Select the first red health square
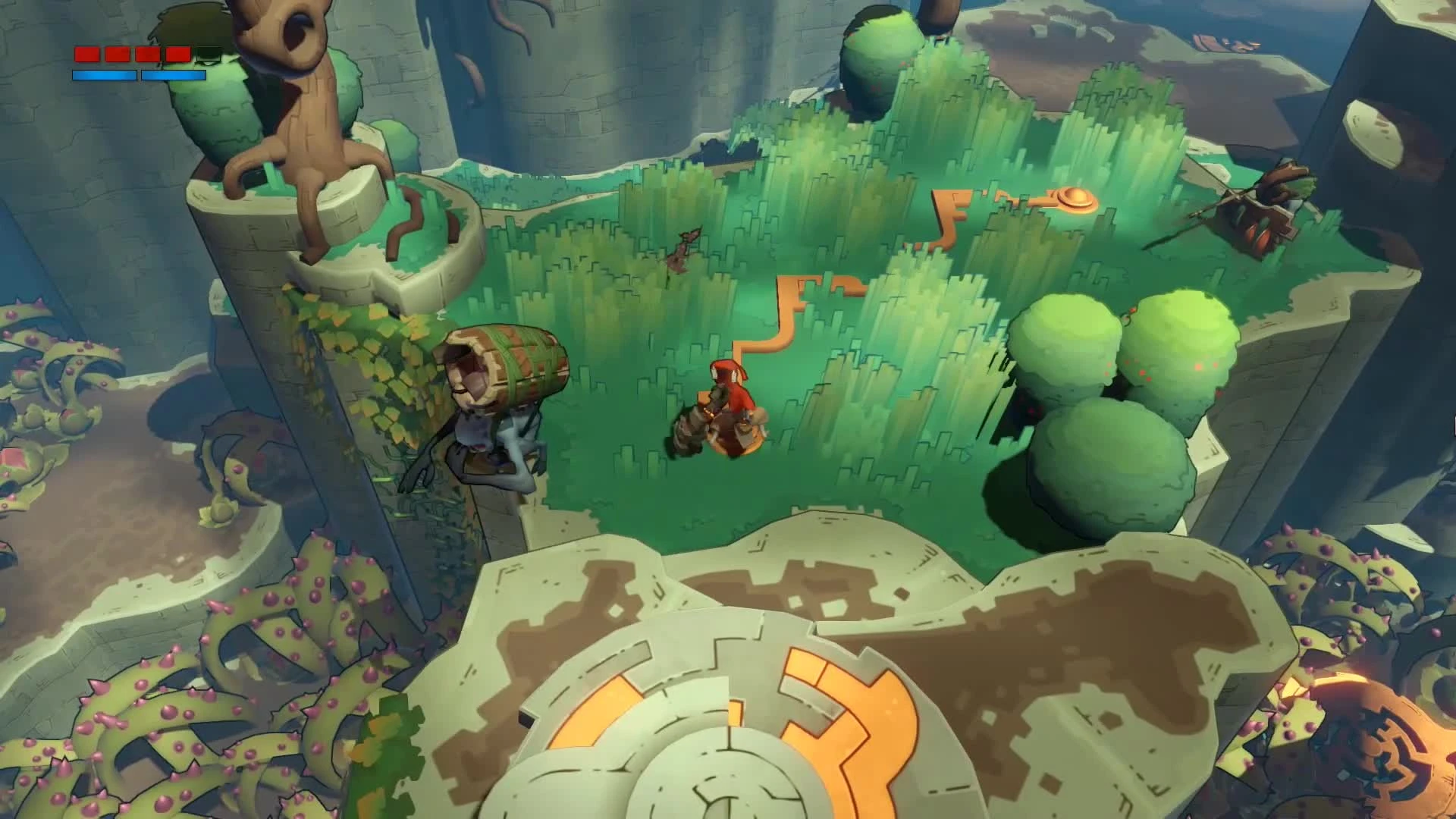The image size is (1456, 819). coord(86,54)
